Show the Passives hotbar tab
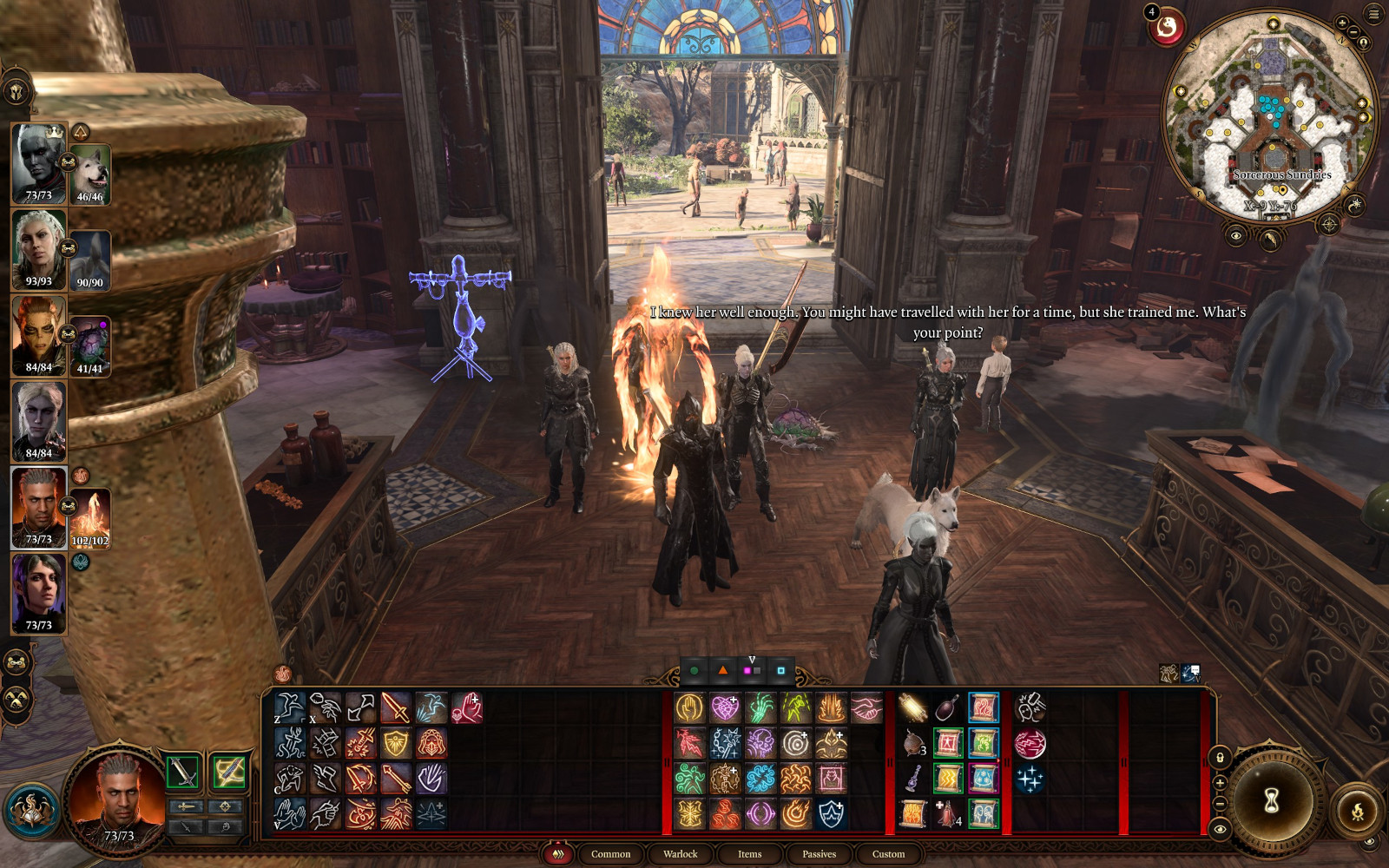 pyautogui.click(x=819, y=854)
